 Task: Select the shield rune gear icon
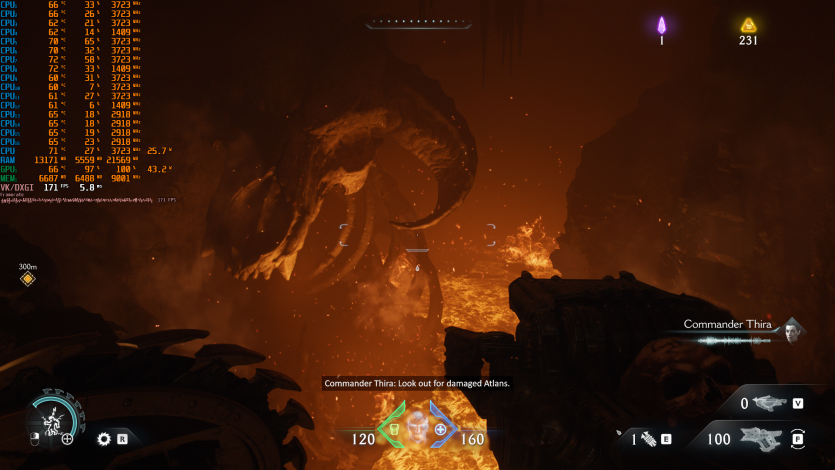[x=103, y=438]
